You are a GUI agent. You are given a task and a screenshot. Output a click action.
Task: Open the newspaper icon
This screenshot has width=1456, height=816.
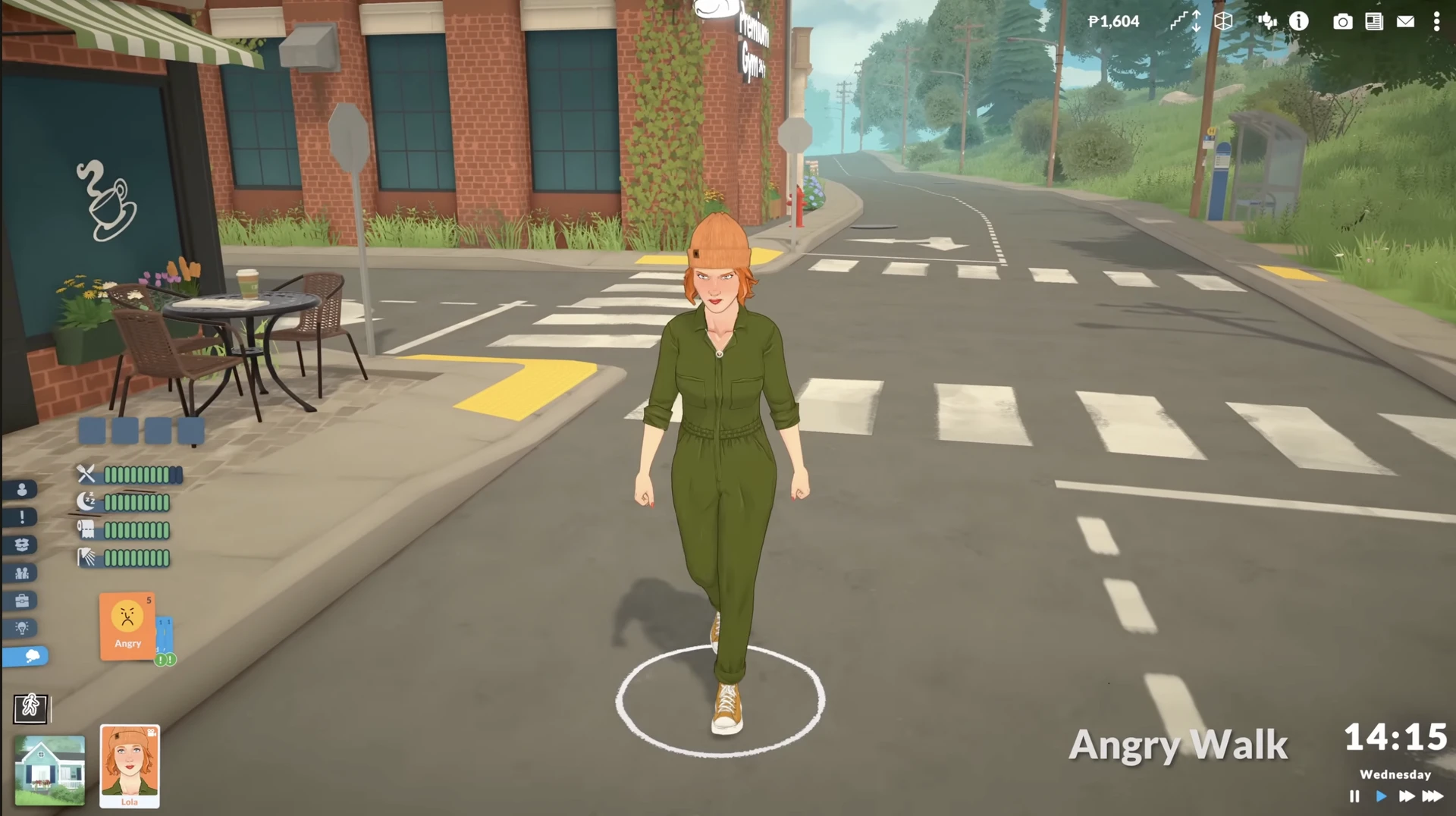point(1374,21)
